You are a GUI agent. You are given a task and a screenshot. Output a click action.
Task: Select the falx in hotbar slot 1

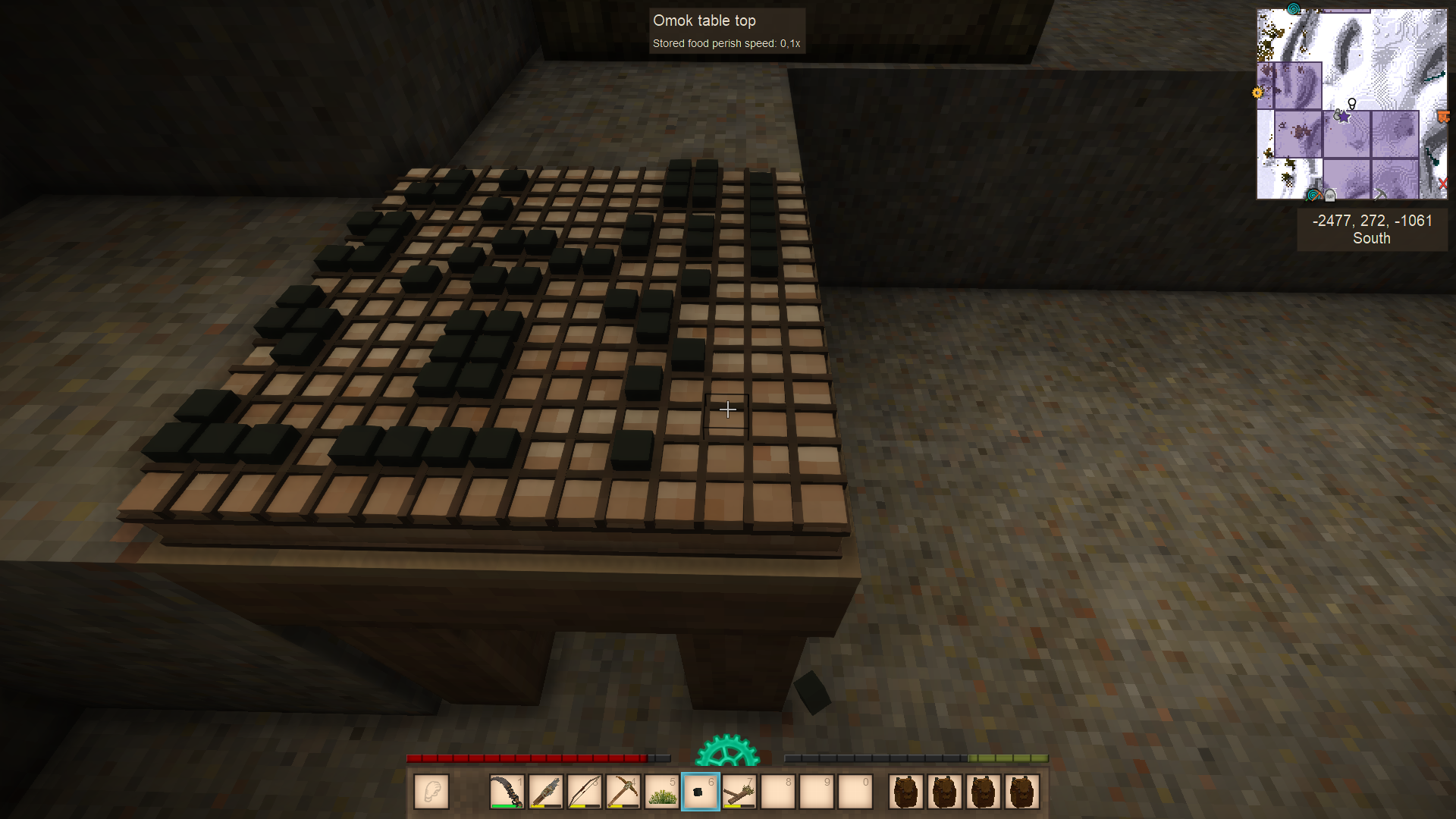coord(507,792)
